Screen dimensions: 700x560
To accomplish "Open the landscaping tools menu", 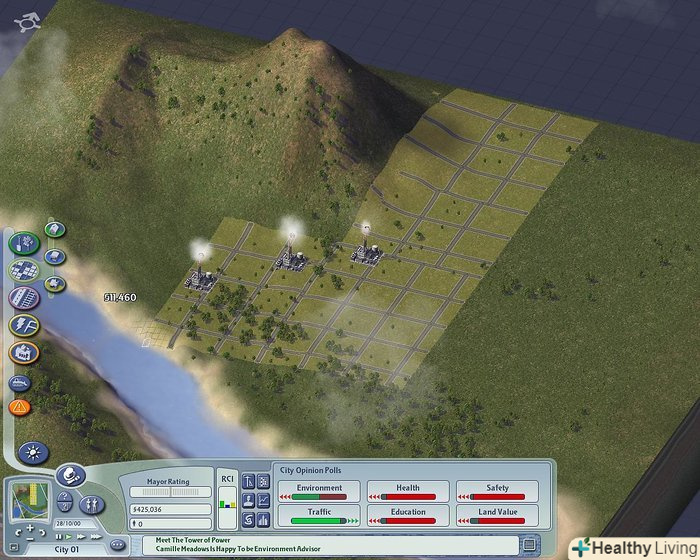I will coord(24,243).
